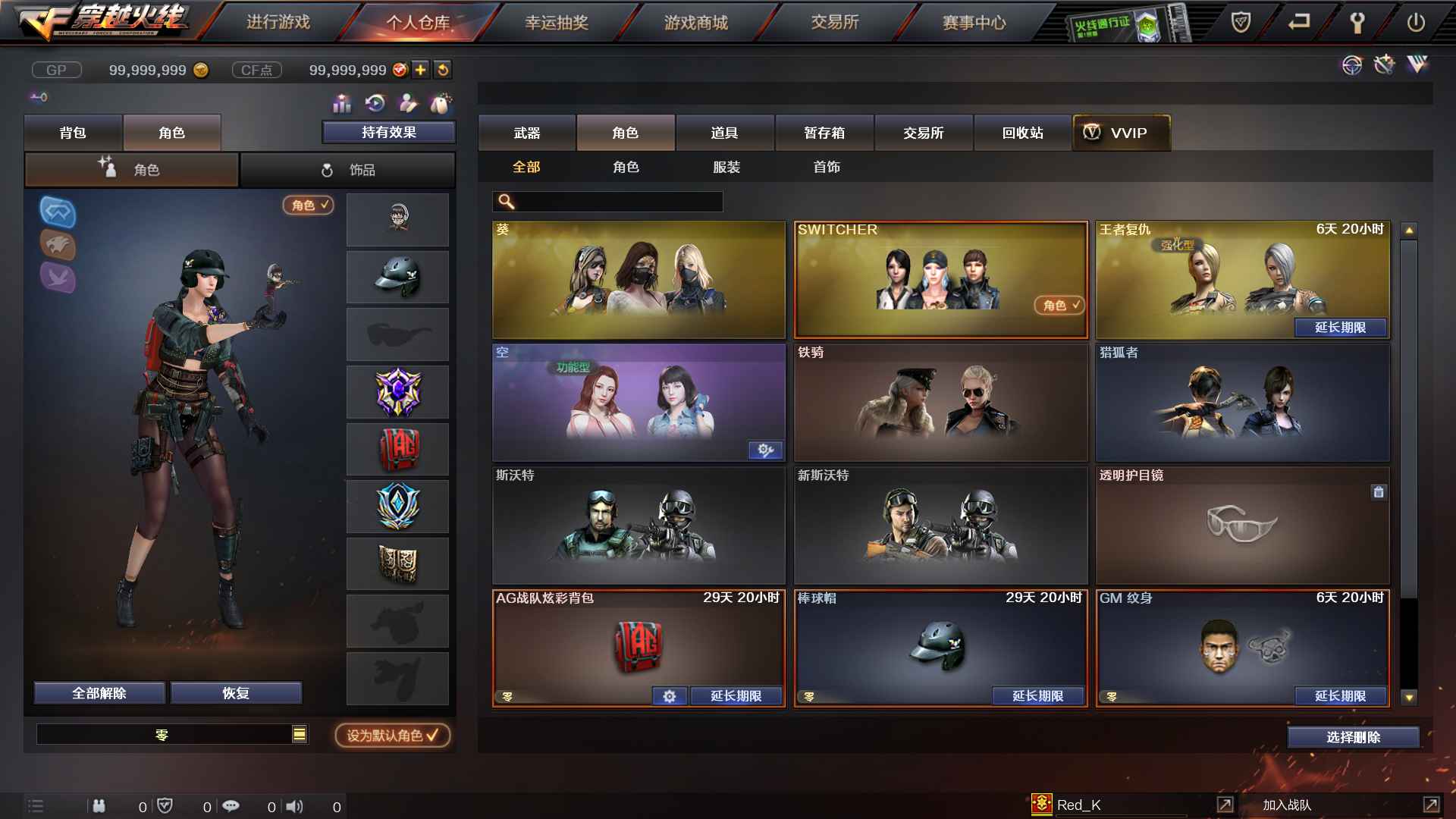Viewport: 1456px width, 819px height.
Task: Open the 回收站 recycle bin tab
Action: click(1022, 133)
